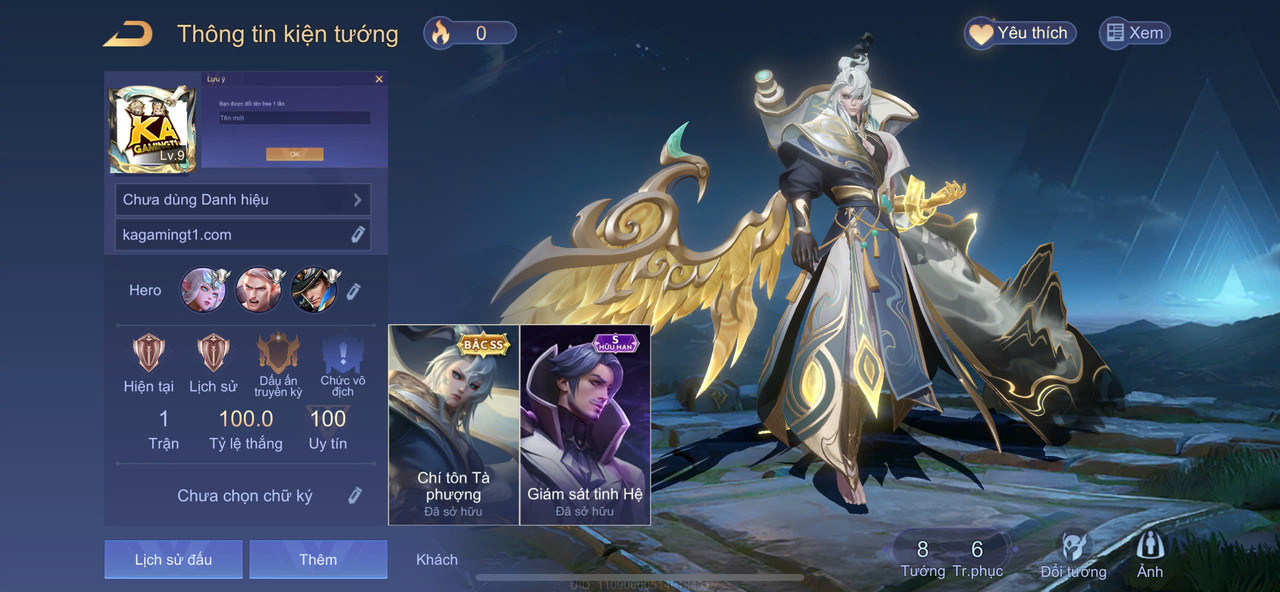Confirm the rename with OK
Image resolution: width=1280 pixels, height=592 pixels.
(294, 154)
